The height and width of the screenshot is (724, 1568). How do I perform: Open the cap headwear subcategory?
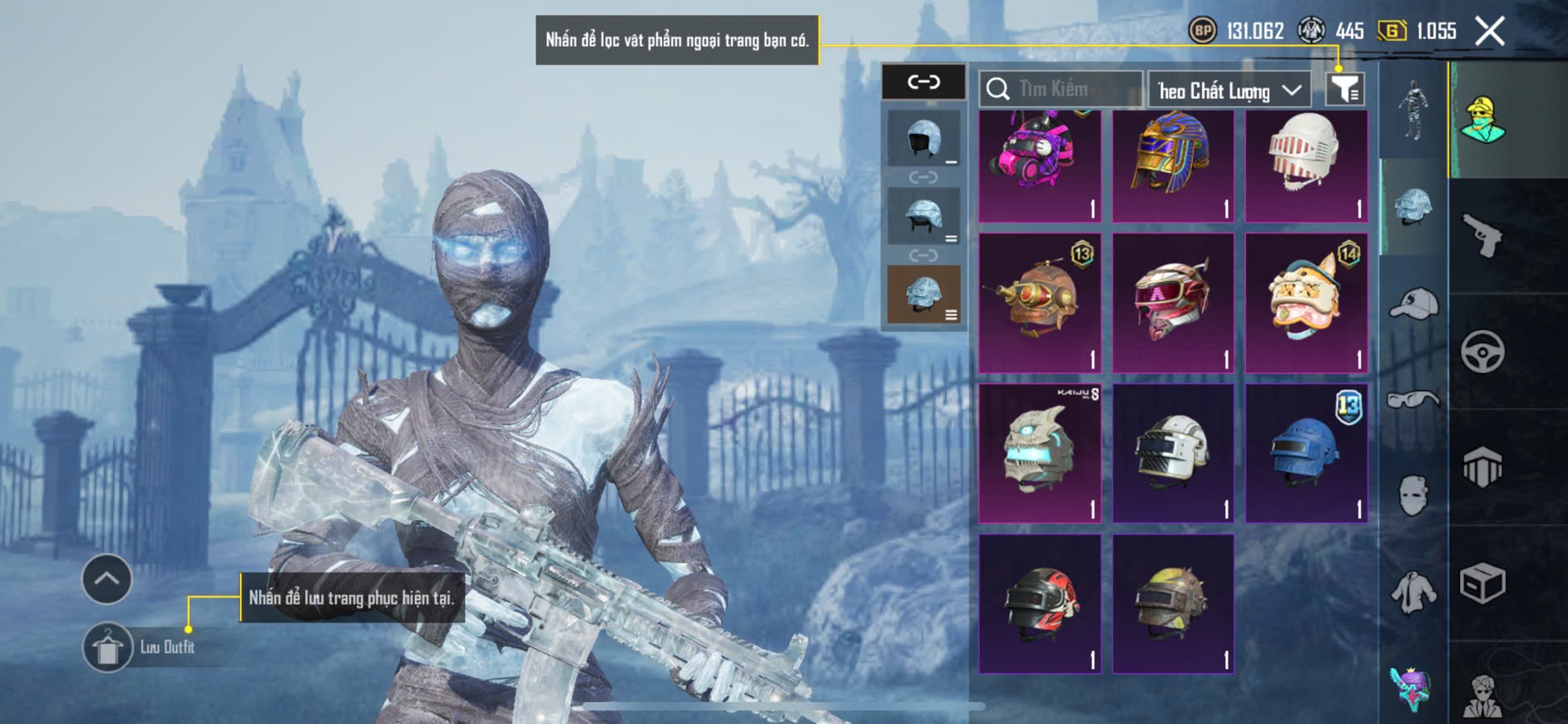(x=1413, y=303)
